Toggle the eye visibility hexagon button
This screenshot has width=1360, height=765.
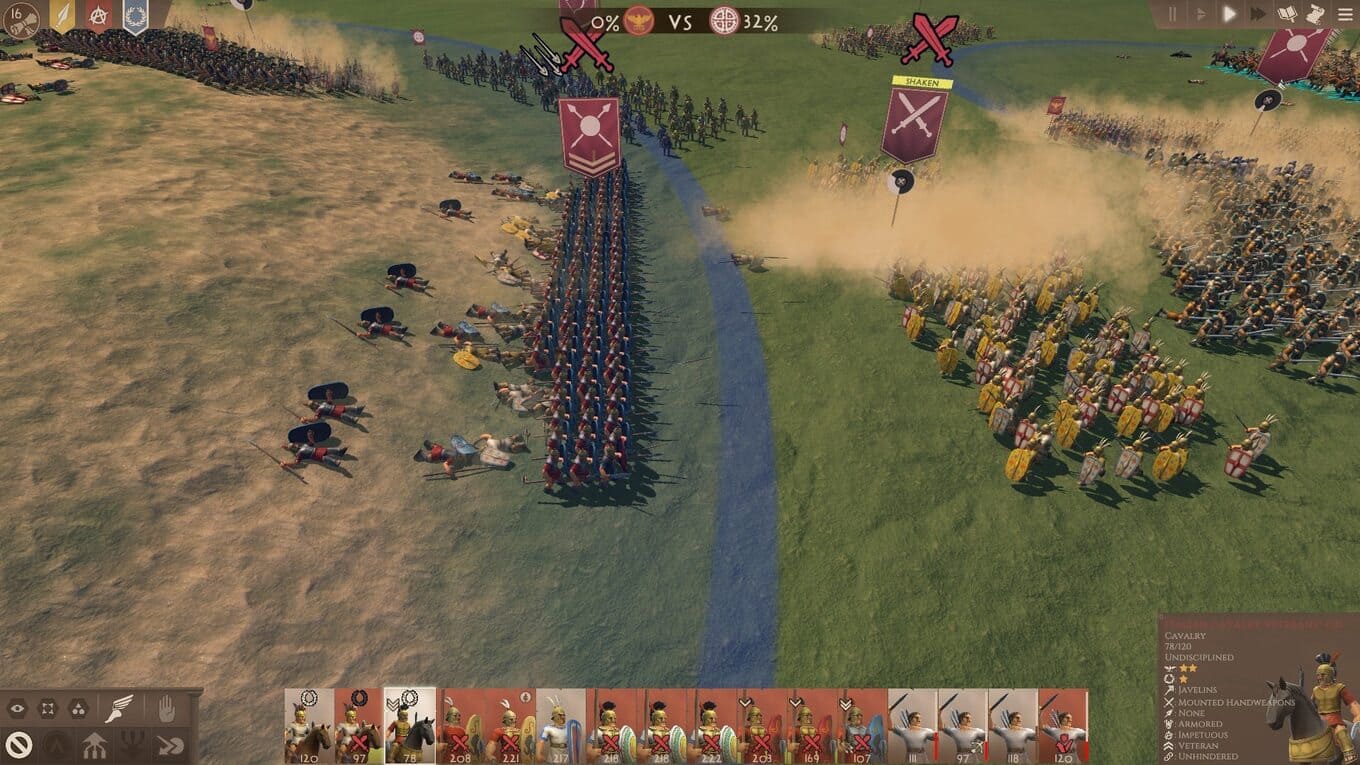(x=18, y=709)
